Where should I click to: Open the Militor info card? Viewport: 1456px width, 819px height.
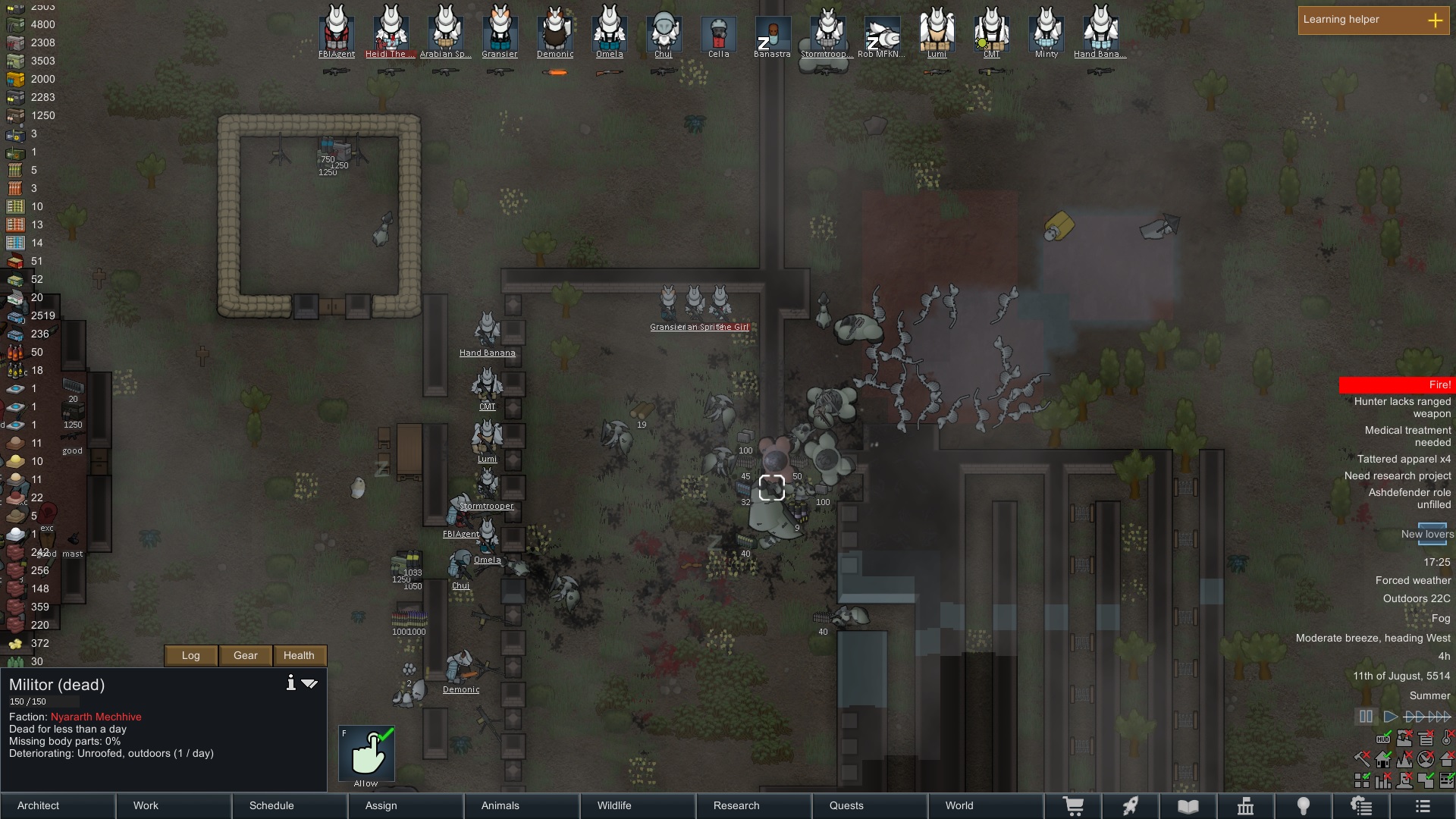coord(290,683)
